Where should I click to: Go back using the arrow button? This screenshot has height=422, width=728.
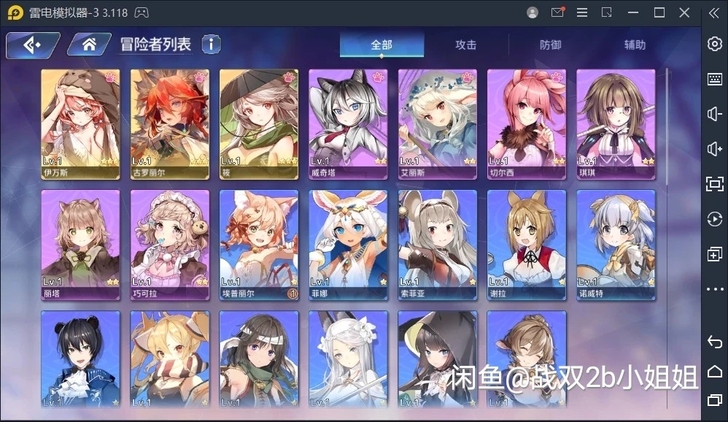[29, 45]
